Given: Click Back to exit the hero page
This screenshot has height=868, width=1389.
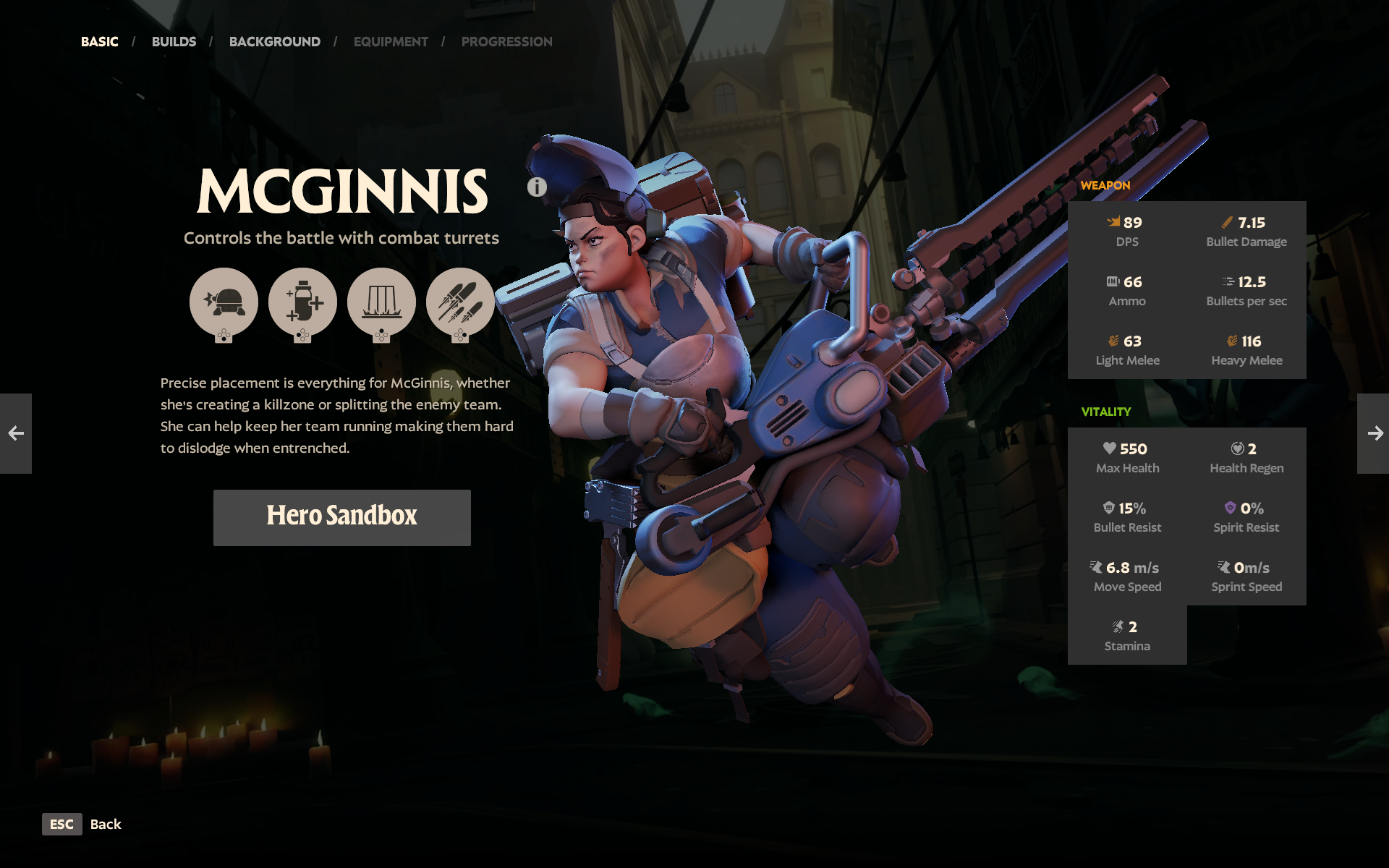Looking at the screenshot, I should click(x=104, y=825).
